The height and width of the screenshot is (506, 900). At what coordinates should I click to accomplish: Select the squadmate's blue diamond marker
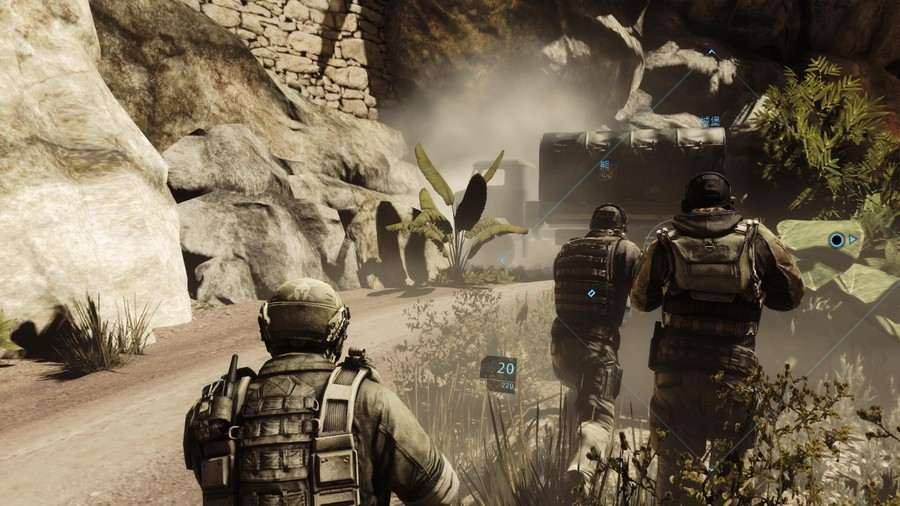(591, 293)
